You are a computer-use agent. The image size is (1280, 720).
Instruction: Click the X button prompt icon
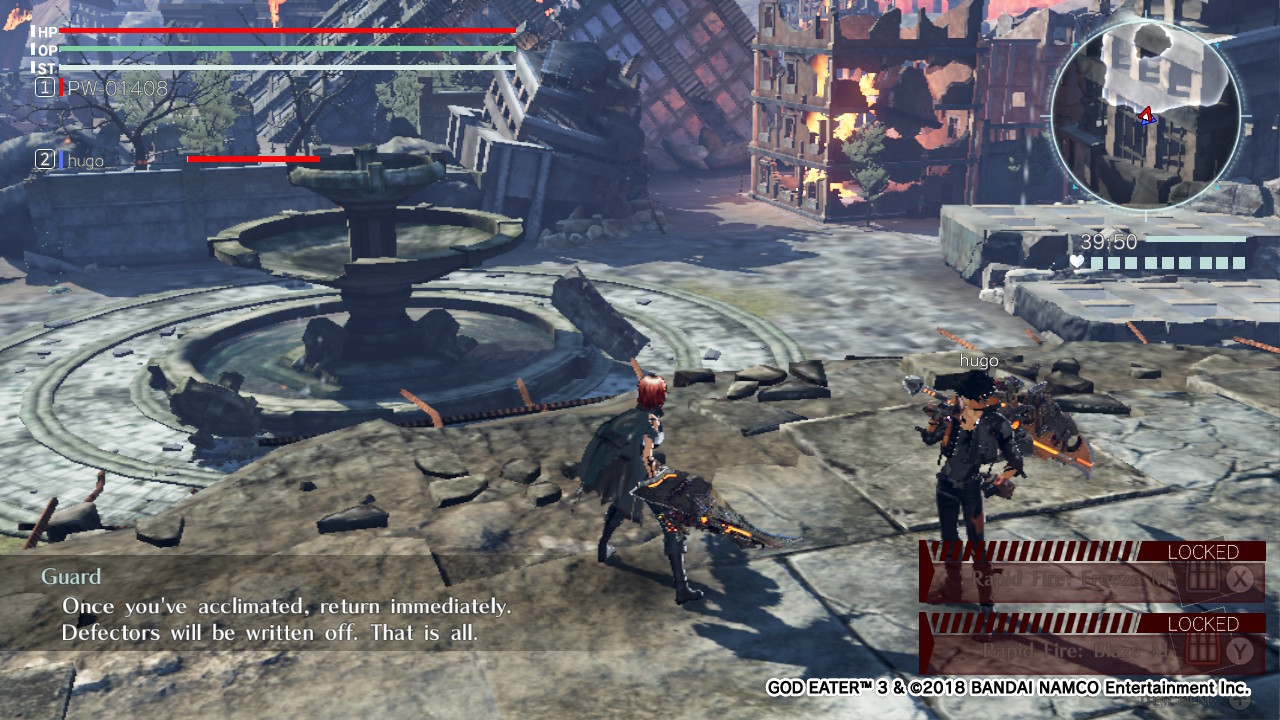[x=1238, y=580]
